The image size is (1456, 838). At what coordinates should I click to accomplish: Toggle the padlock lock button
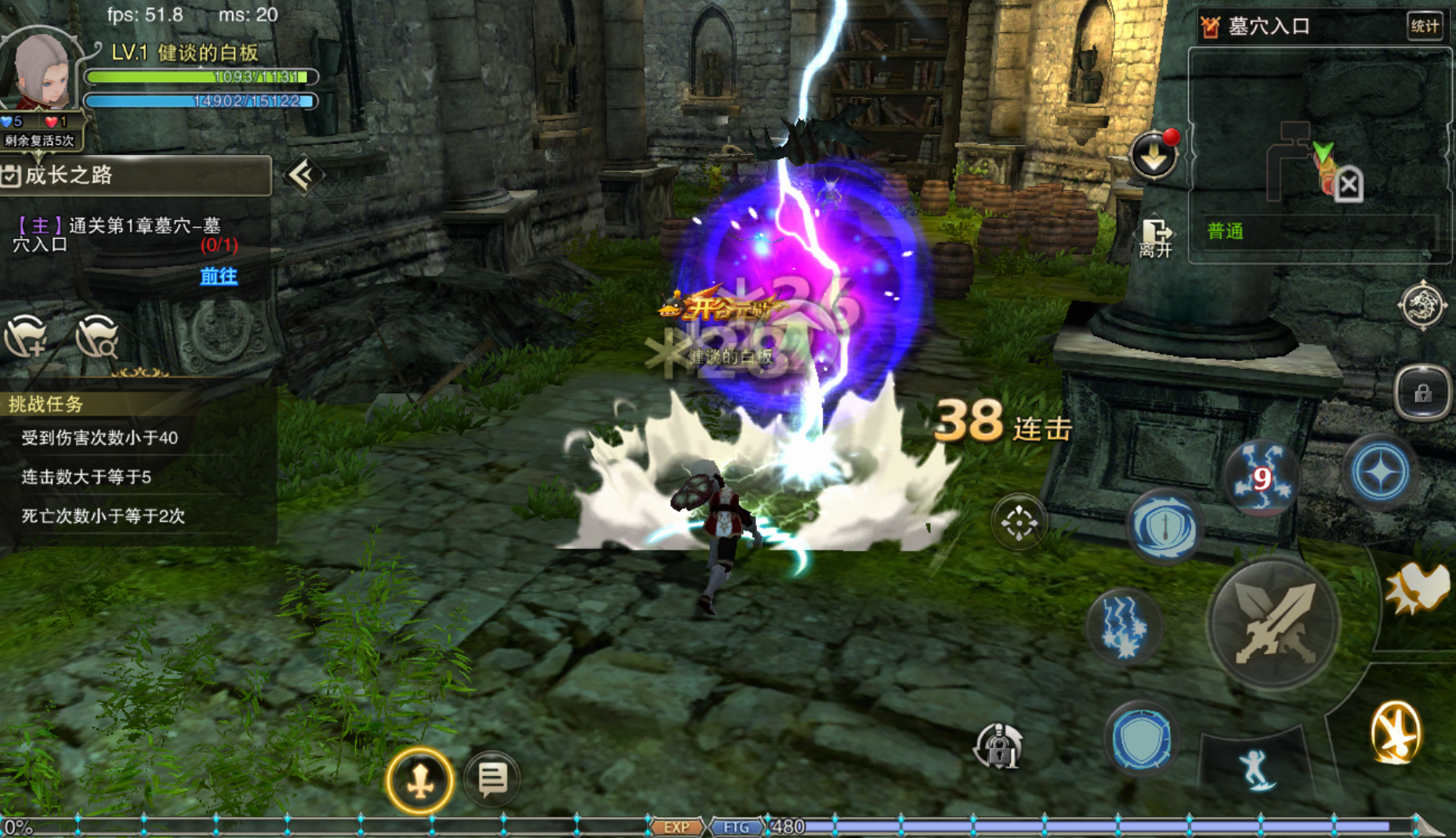coord(1422,393)
